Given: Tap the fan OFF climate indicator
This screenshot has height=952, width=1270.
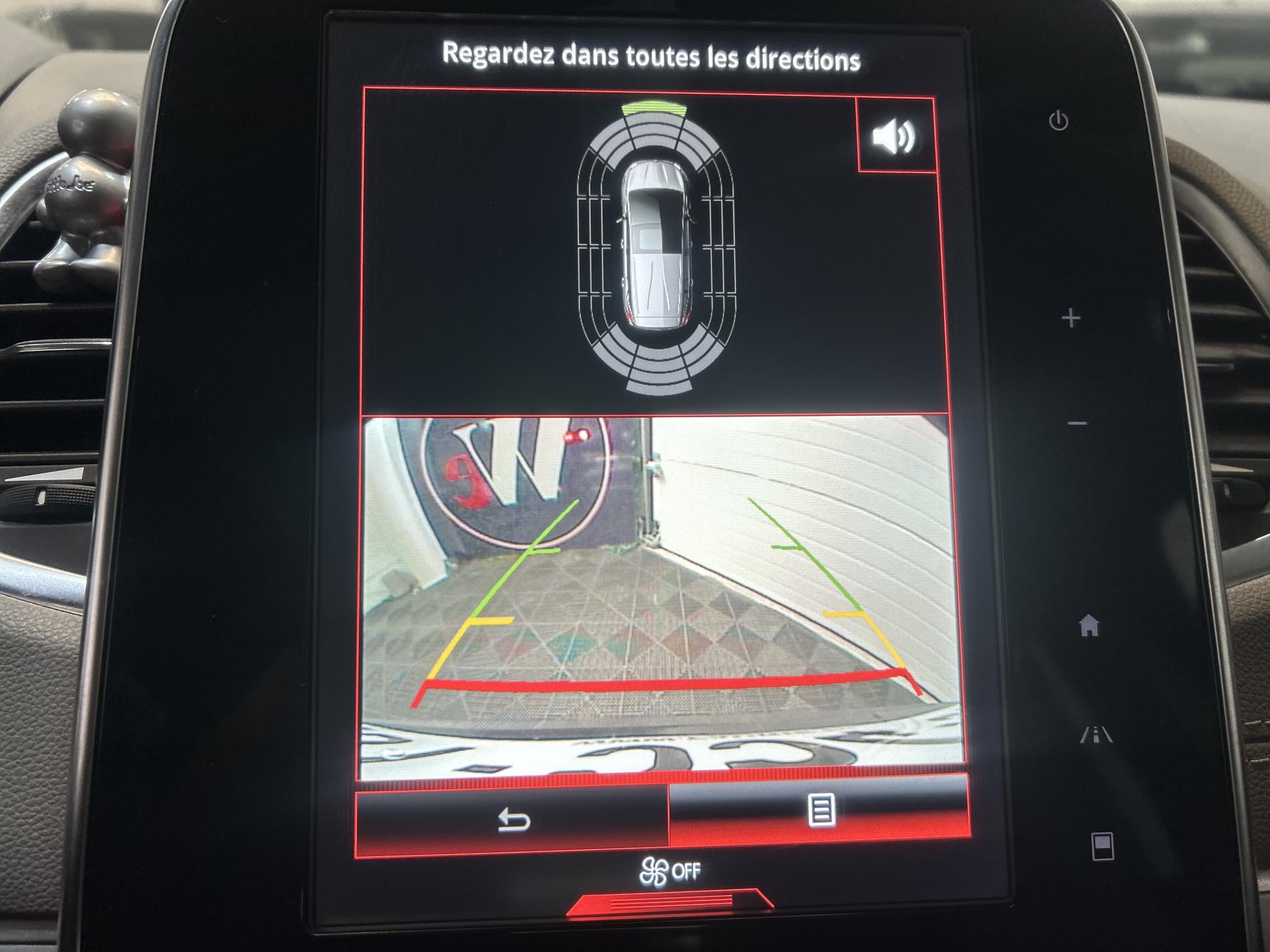Looking at the screenshot, I should tap(669, 872).
